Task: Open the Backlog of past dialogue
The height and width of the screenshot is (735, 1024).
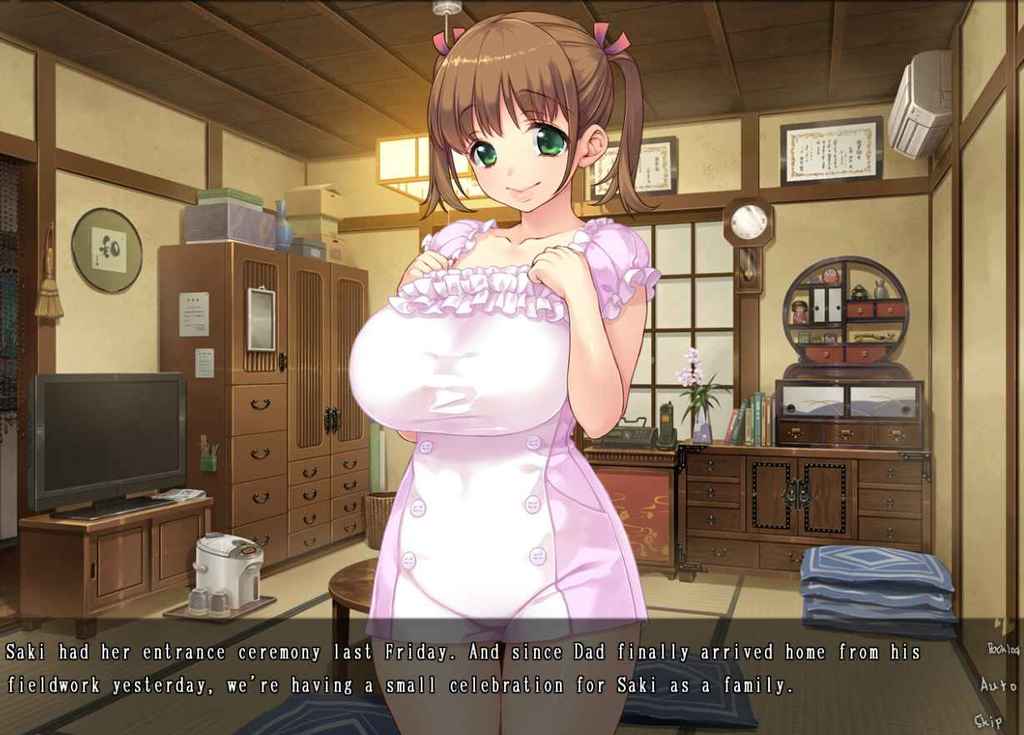Action: point(1002,649)
